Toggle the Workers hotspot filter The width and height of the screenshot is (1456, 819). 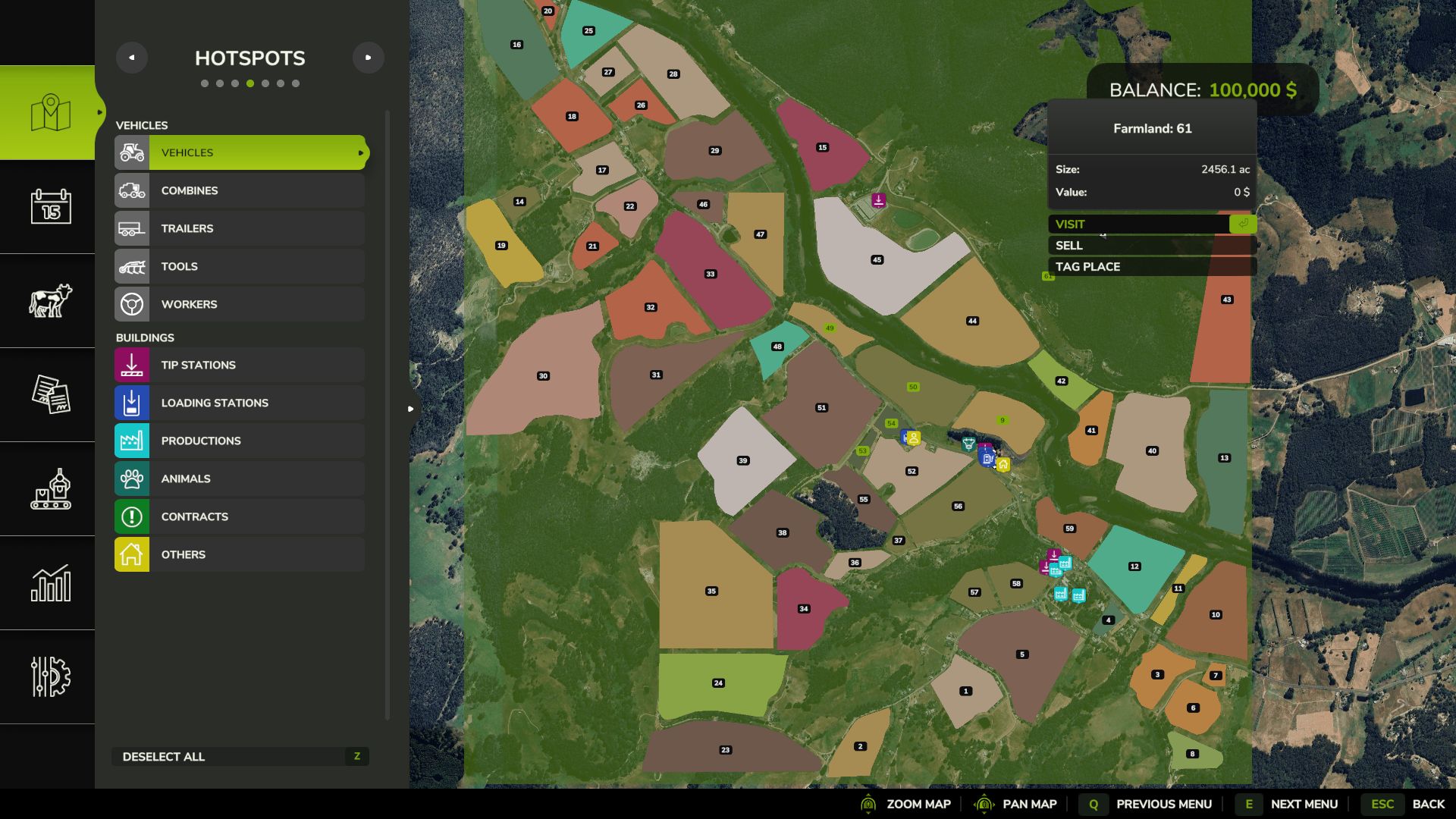(x=240, y=304)
